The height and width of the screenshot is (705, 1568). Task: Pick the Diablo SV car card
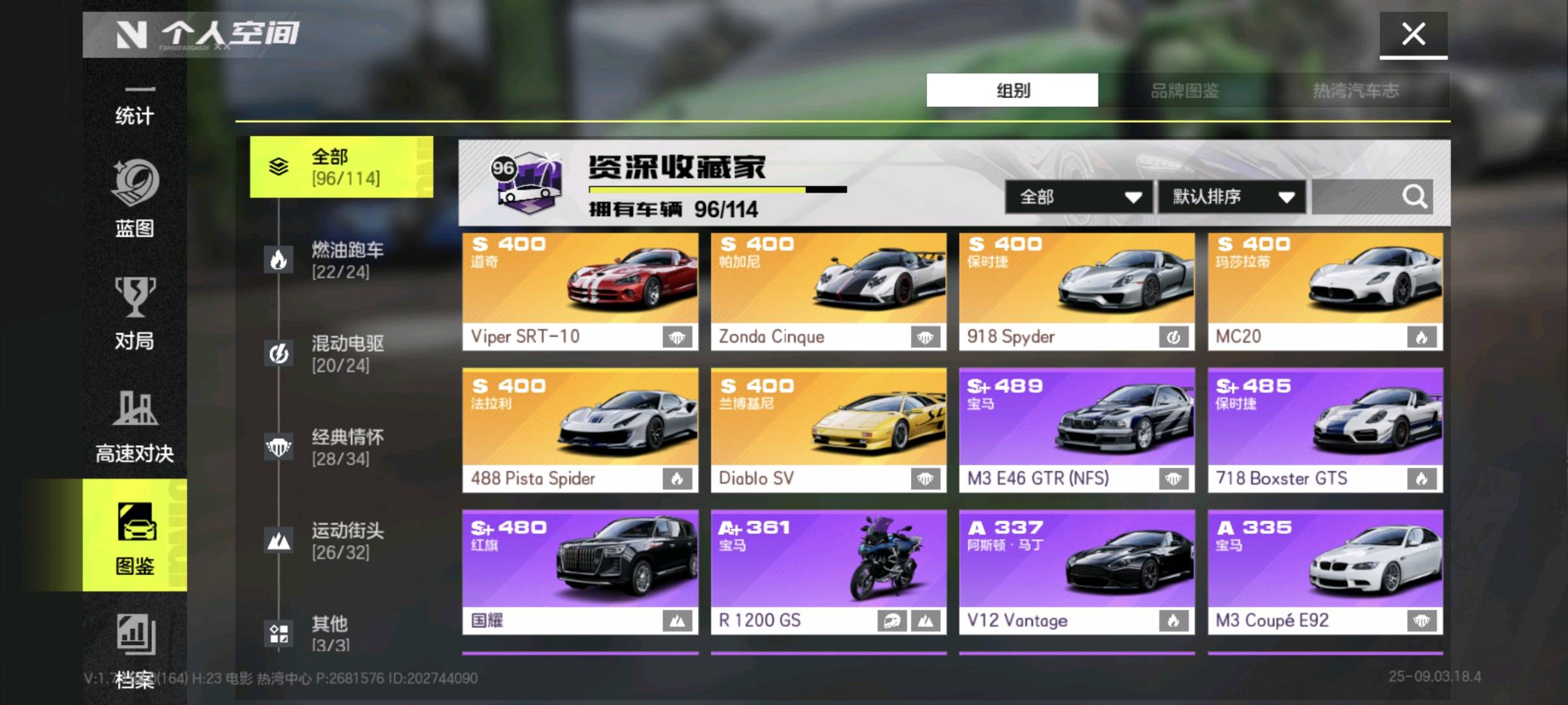pos(828,430)
